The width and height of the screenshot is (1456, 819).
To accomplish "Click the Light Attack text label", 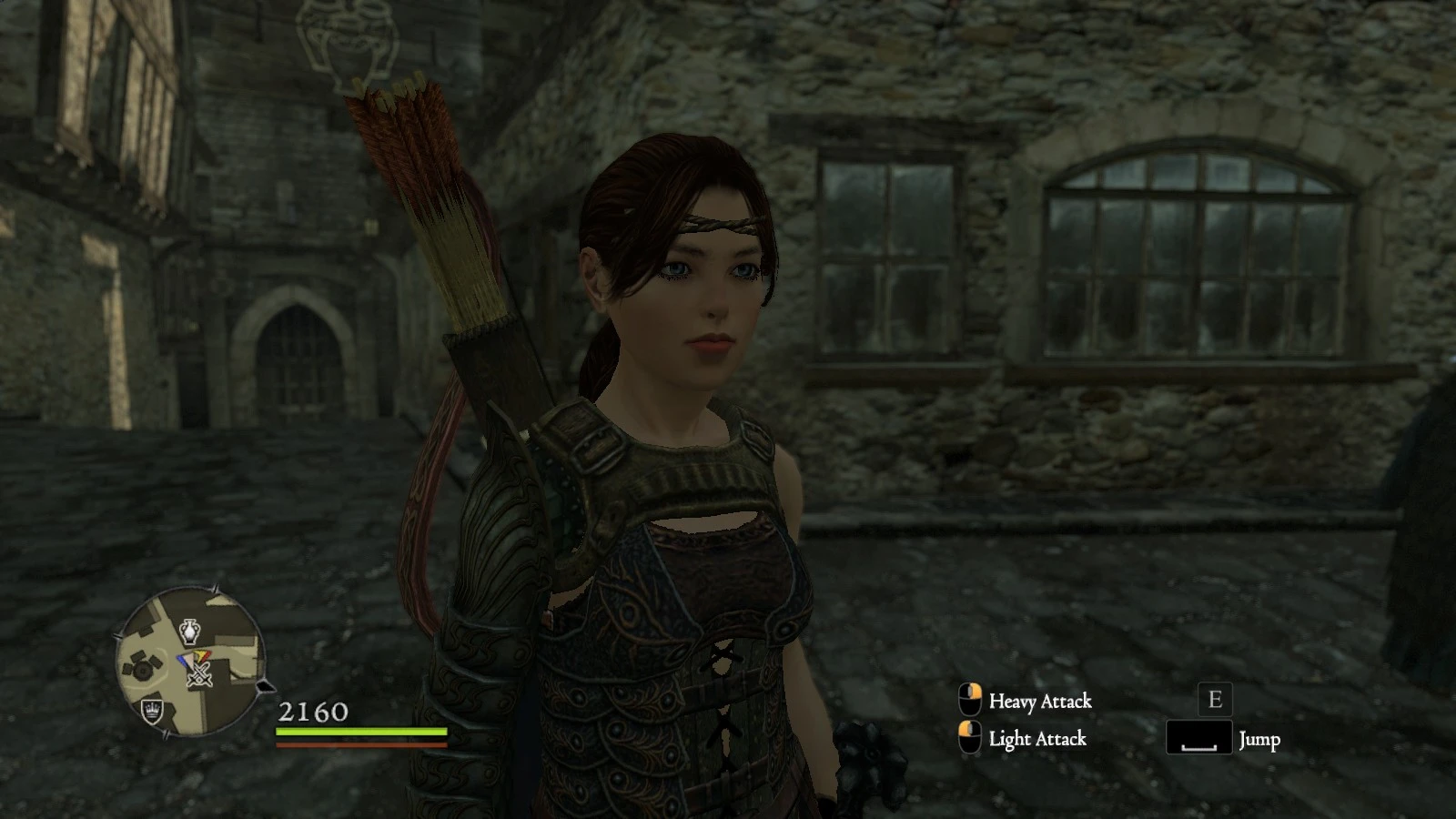I will pyautogui.click(x=1036, y=740).
